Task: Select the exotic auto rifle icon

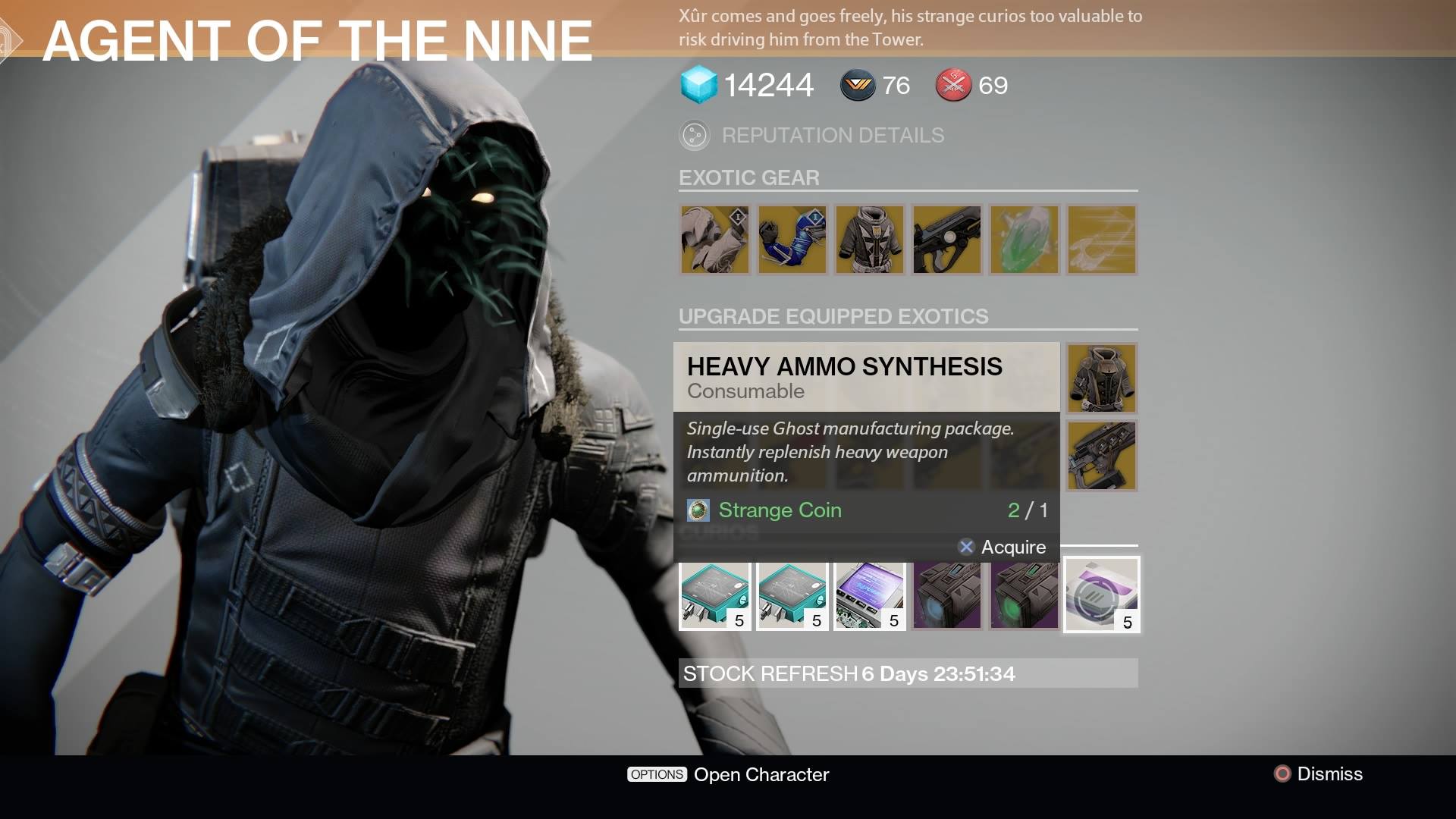Action: [x=947, y=240]
